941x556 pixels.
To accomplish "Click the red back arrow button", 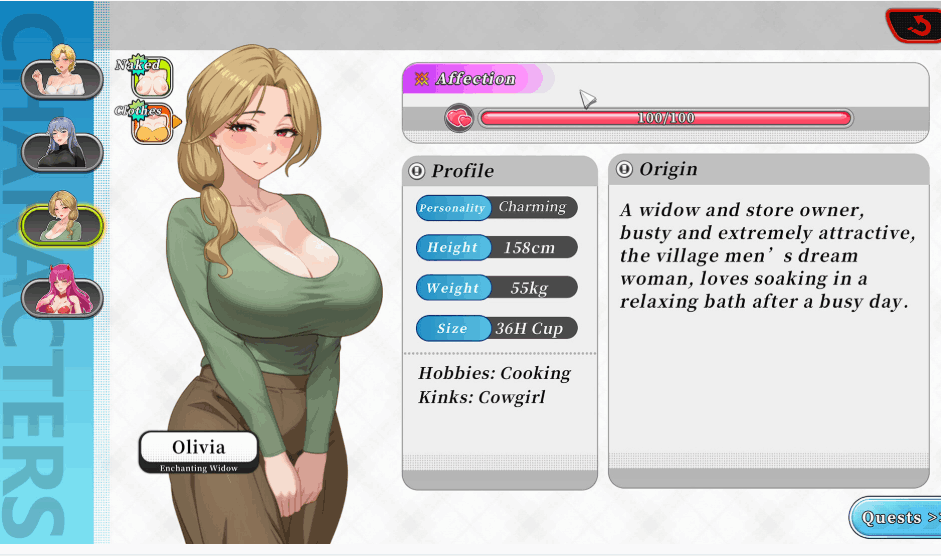I will [915, 26].
